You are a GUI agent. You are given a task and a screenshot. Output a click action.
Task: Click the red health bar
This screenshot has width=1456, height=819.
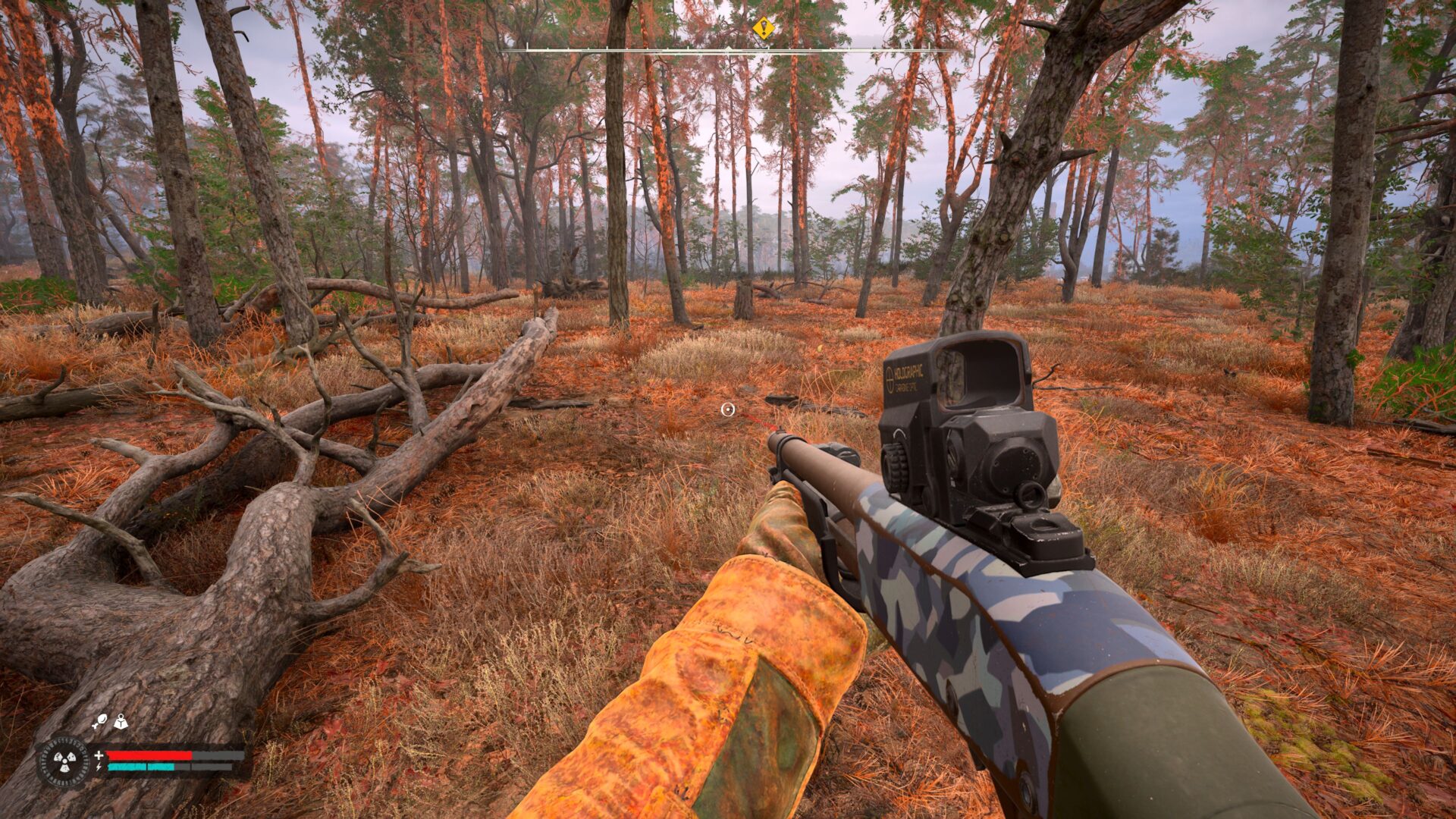(148, 756)
